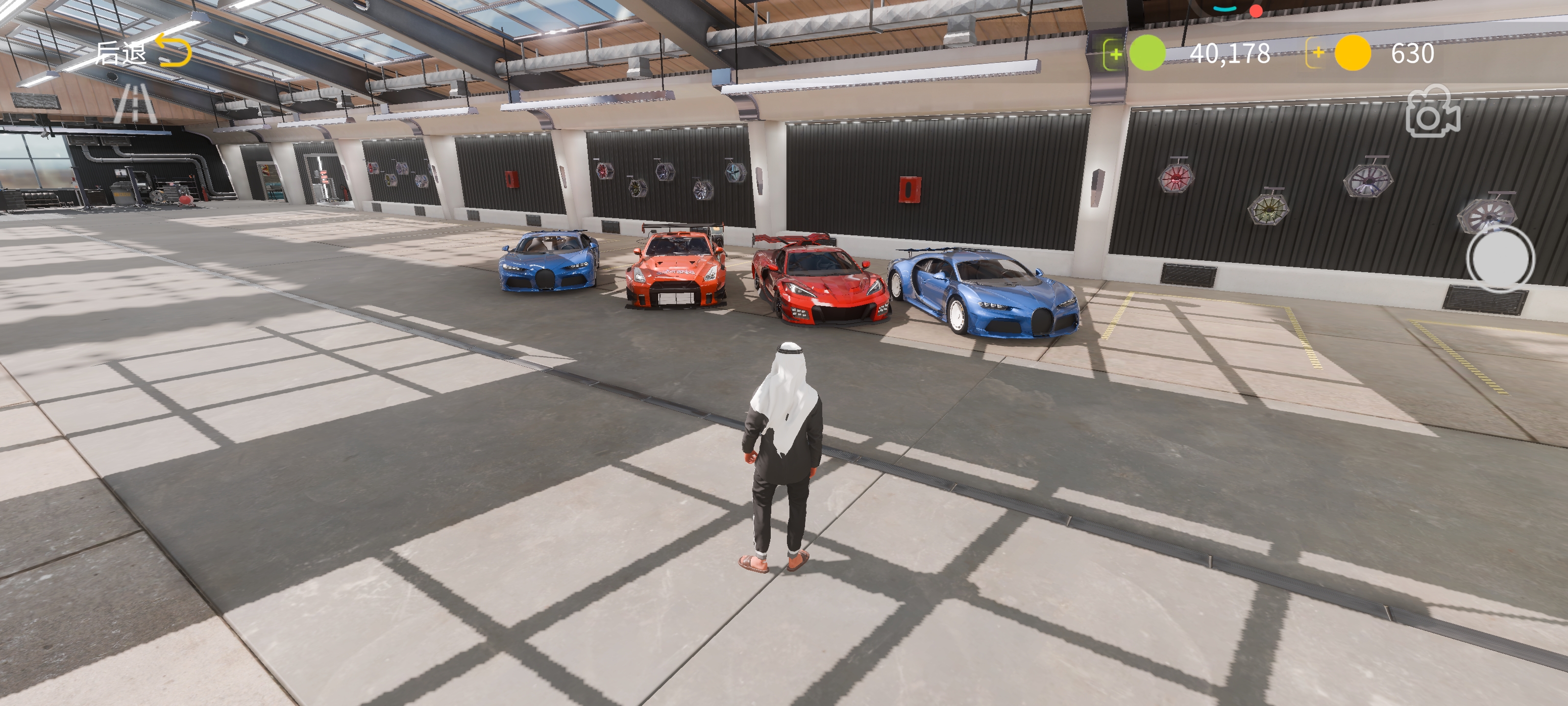This screenshot has height=706, width=1568.
Task: Add green cash with the plus button
Action: coord(1115,53)
